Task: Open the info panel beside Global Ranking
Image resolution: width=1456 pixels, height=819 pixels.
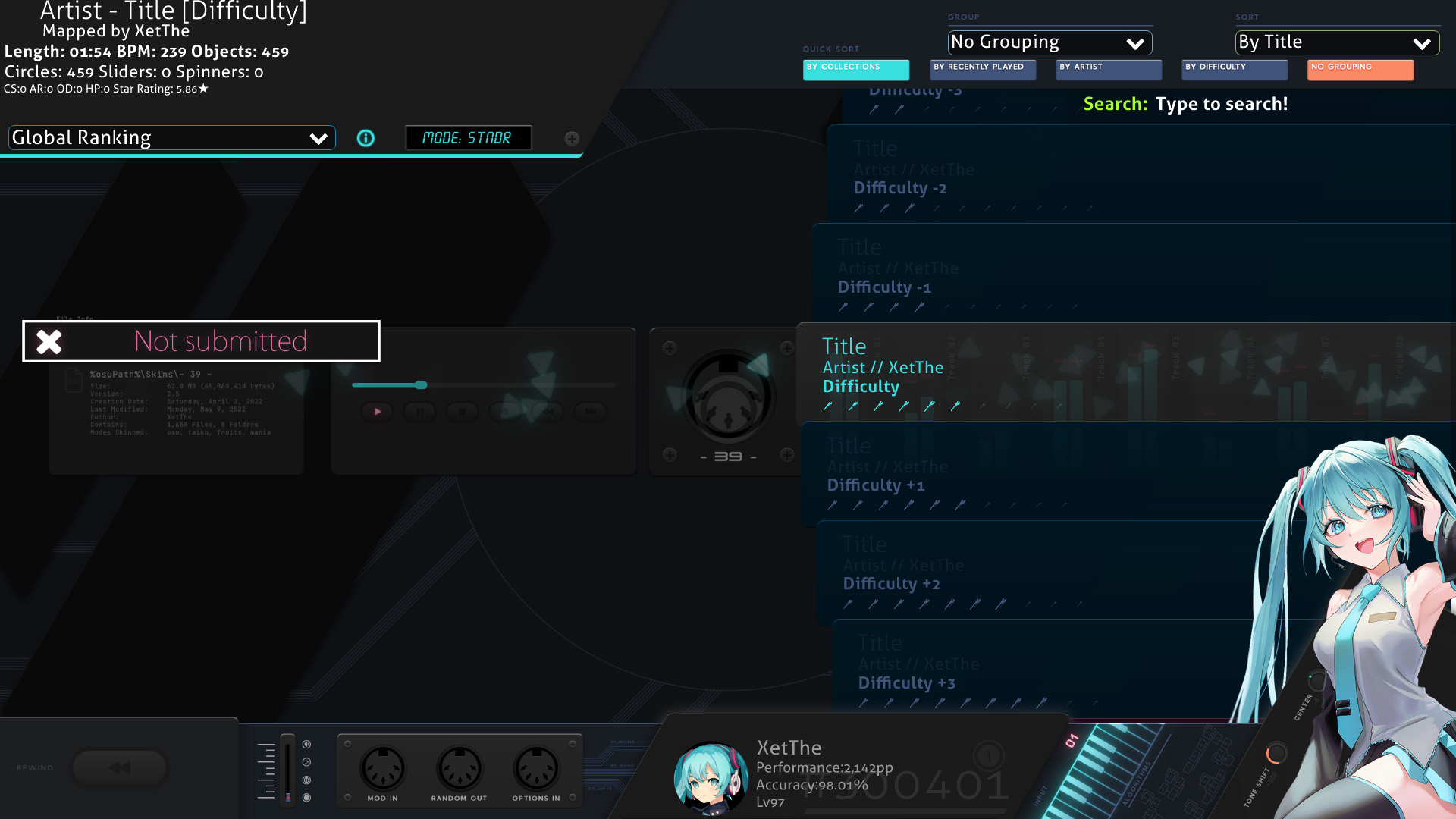Action: (x=366, y=138)
